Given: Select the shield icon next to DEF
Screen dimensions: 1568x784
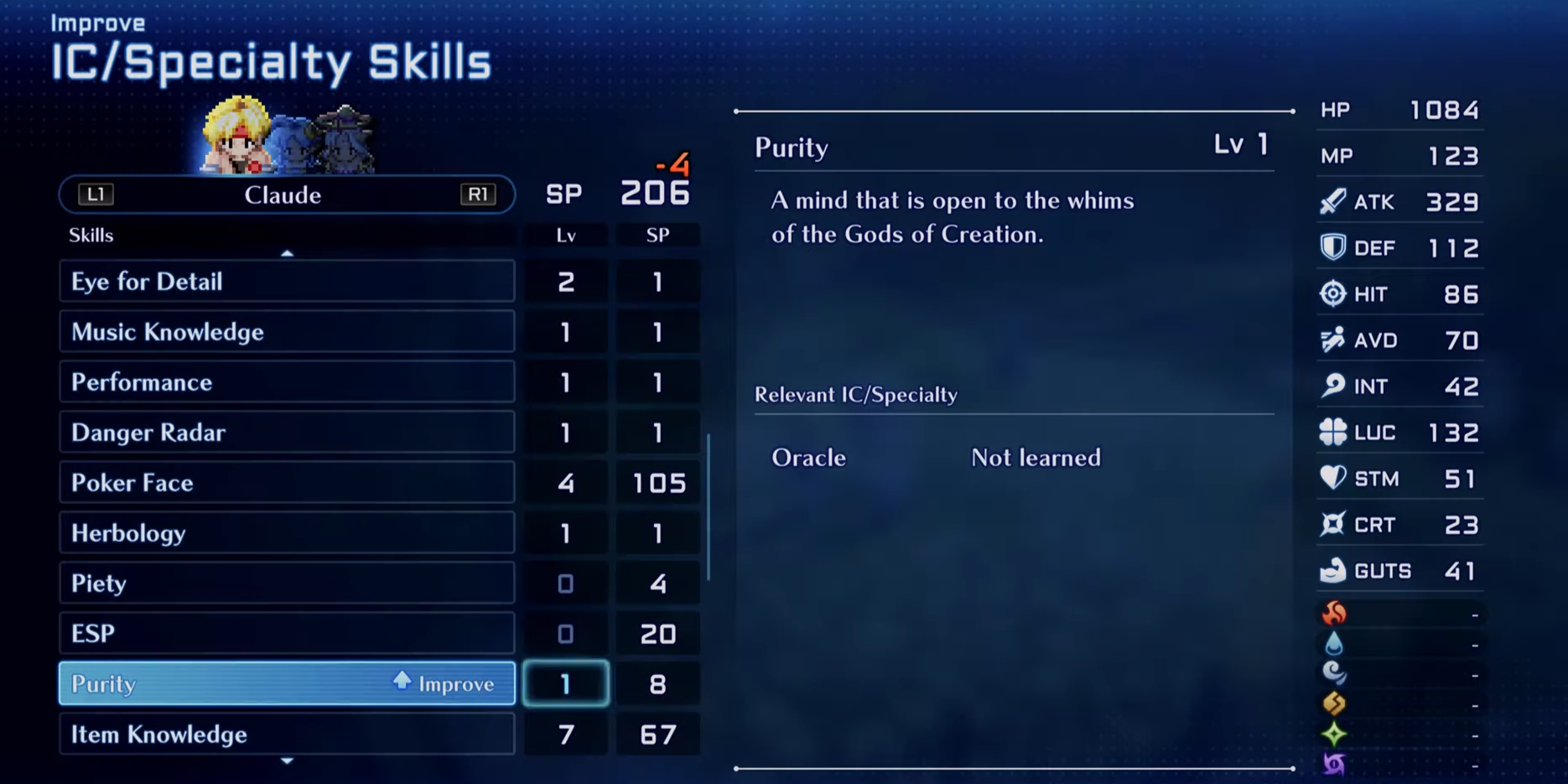Looking at the screenshot, I should coord(1332,247).
